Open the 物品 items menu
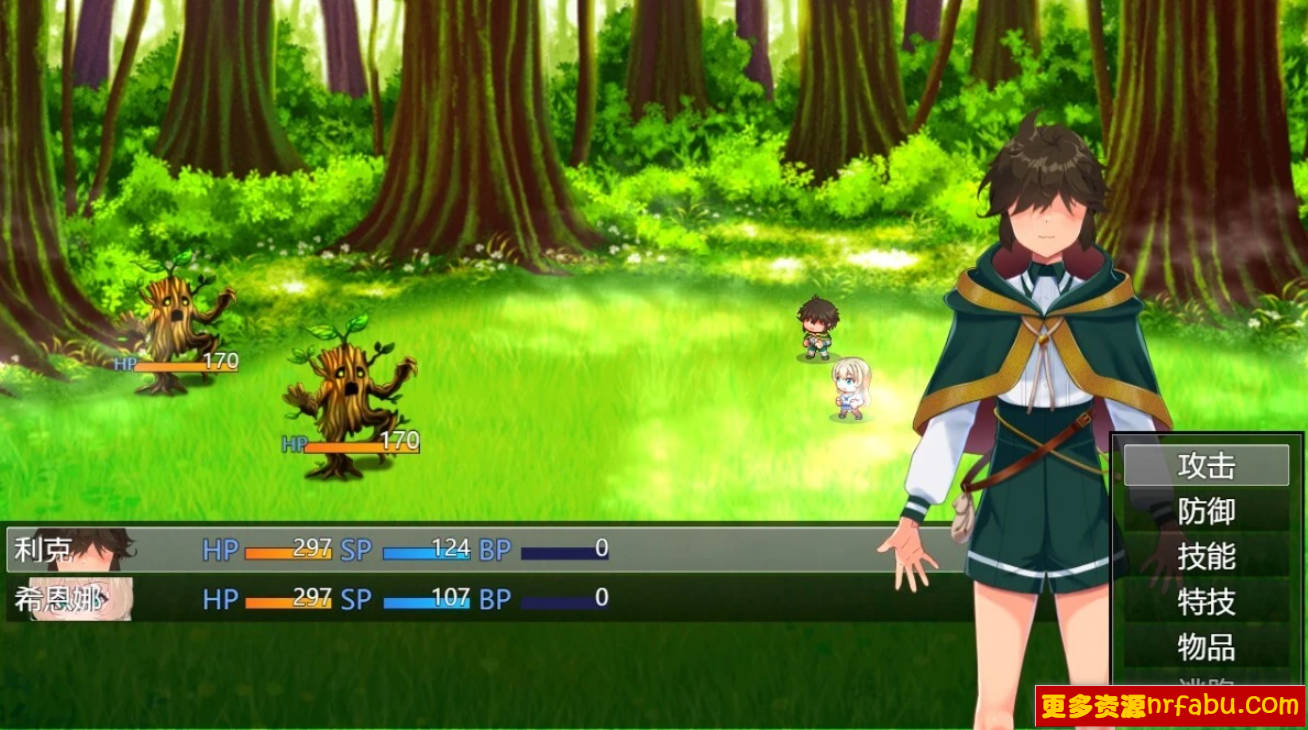This screenshot has height=730, width=1308. click(x=1206, y=647)
